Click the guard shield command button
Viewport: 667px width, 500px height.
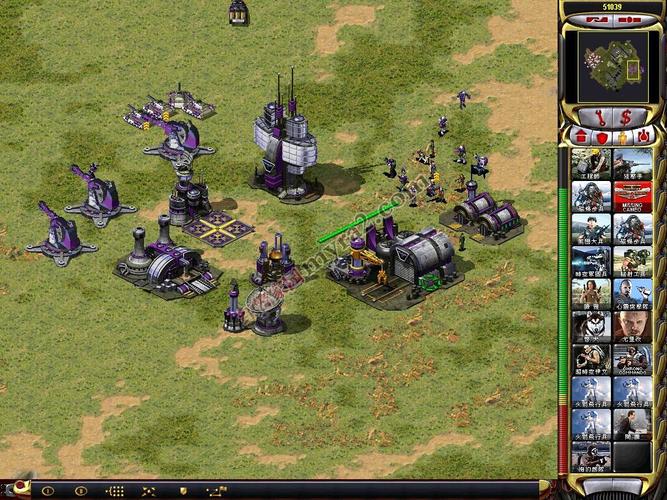click(182, 491)
